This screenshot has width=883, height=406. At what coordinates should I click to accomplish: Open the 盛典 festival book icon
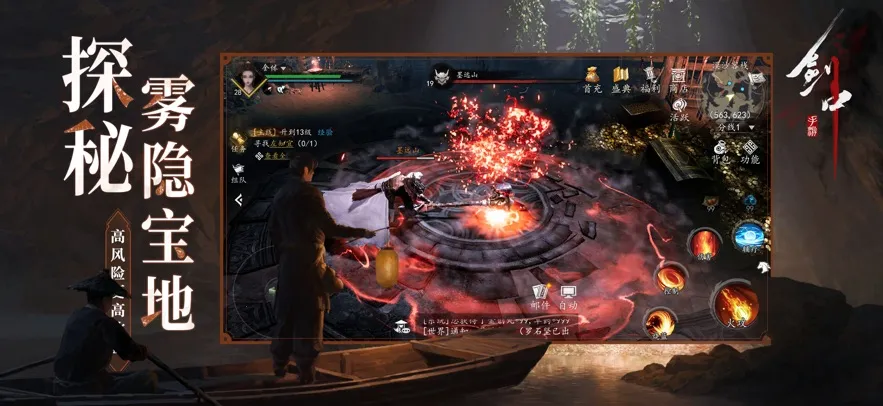click(x=620, y=75)
